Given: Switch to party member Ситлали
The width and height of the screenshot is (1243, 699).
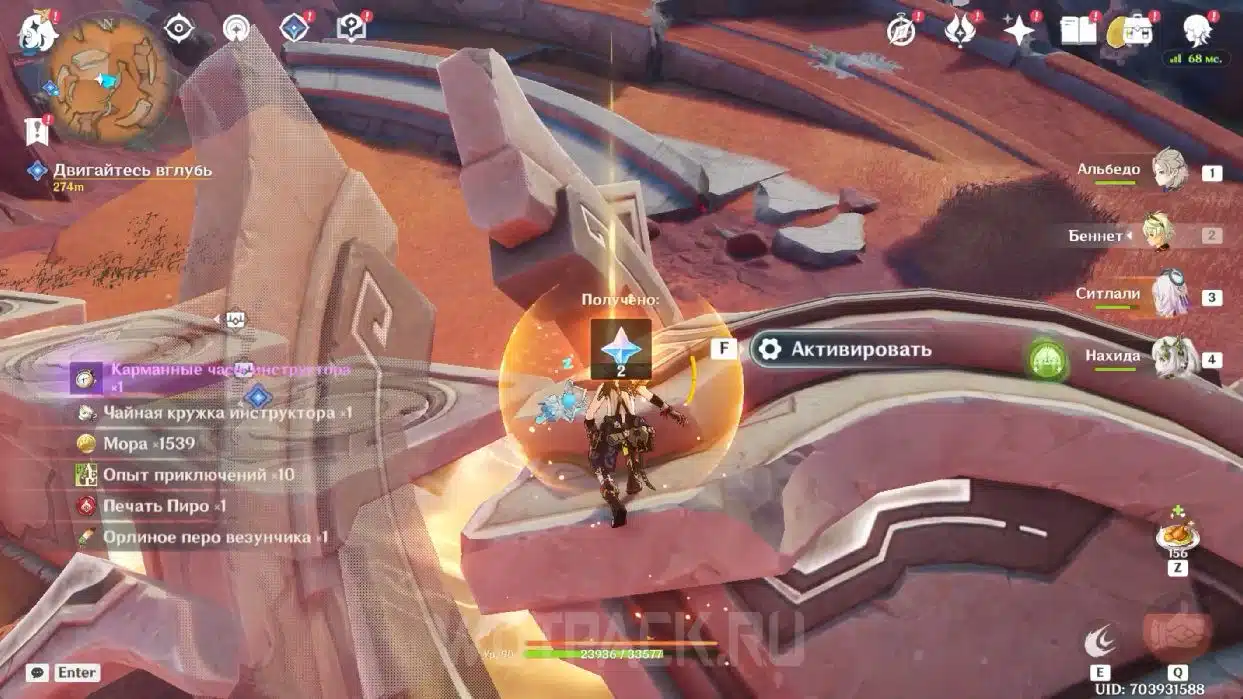Looking at the screenshot, I should pyautogui.click(x=1168, y=296).
